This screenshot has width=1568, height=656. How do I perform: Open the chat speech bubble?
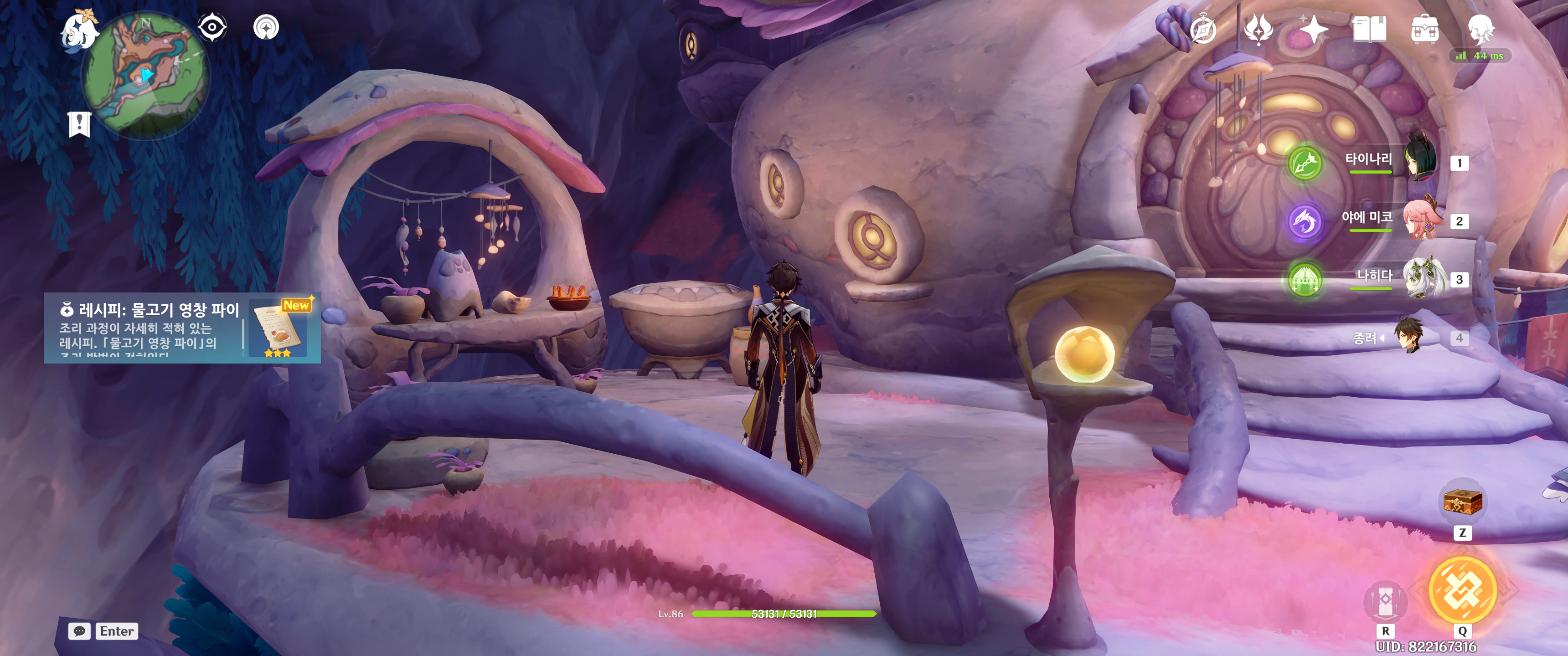click(x=80, y=631)
